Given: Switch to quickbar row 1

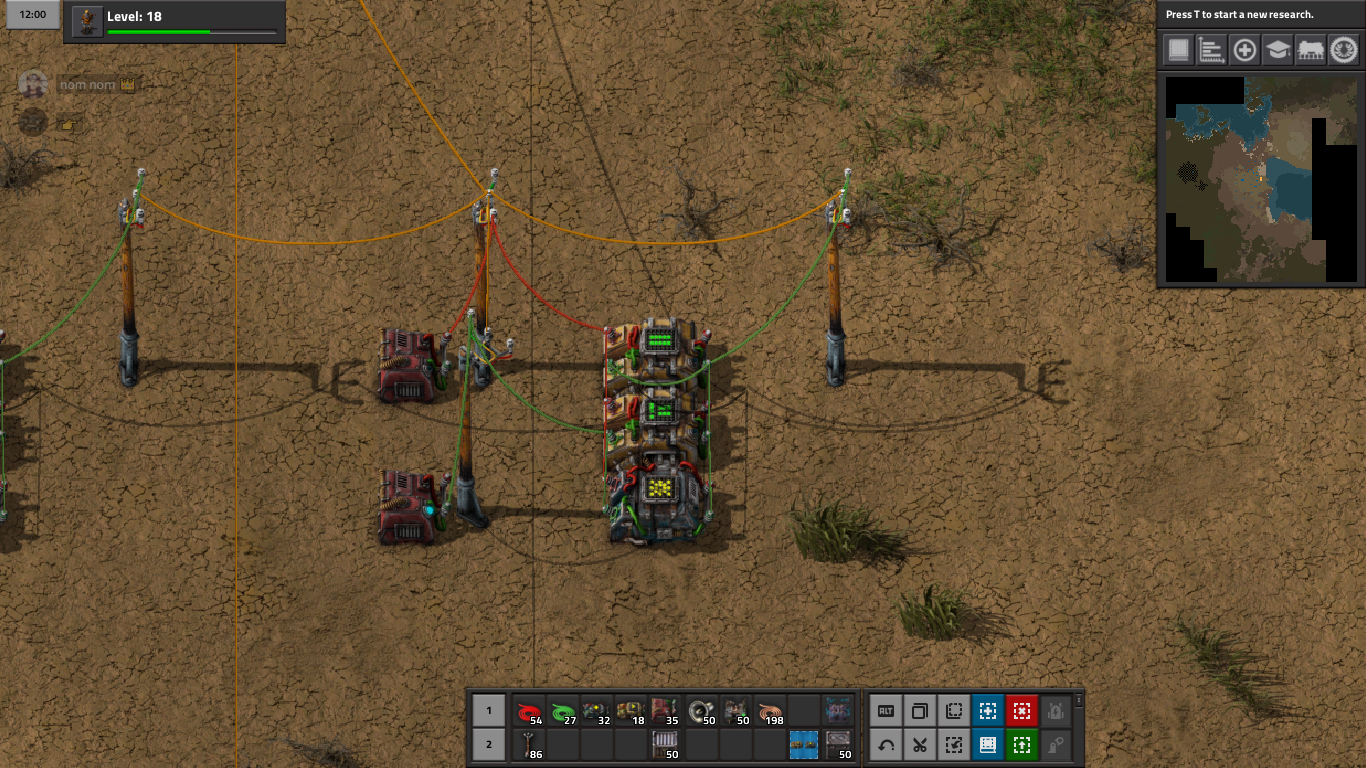Looking at the screenshot, I should point(488,711).
